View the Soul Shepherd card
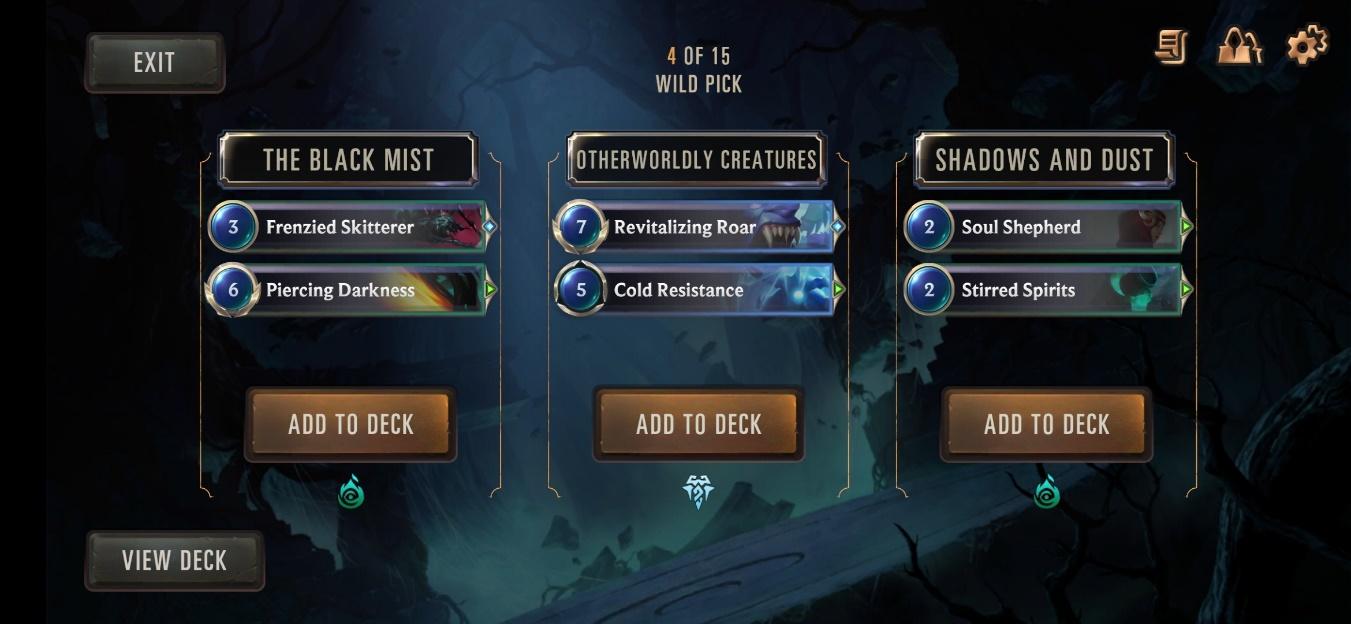The image size is (1351, 624). 1046,227
